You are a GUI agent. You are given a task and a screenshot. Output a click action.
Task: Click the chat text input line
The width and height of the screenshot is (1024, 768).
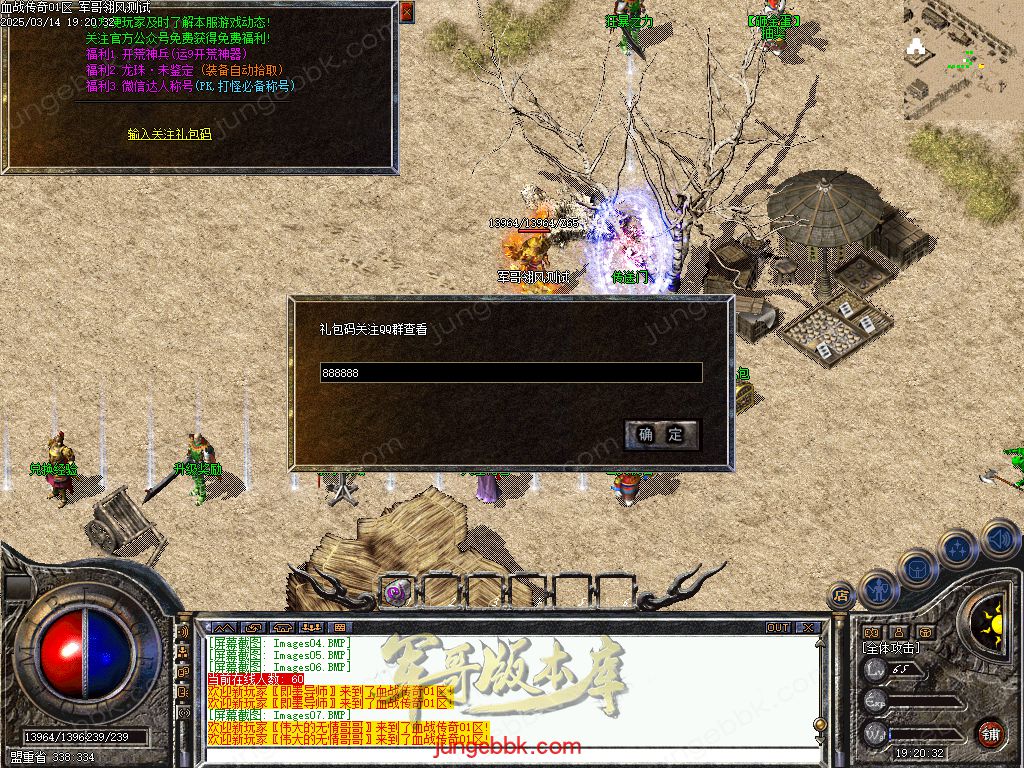(x=510, y=757)
